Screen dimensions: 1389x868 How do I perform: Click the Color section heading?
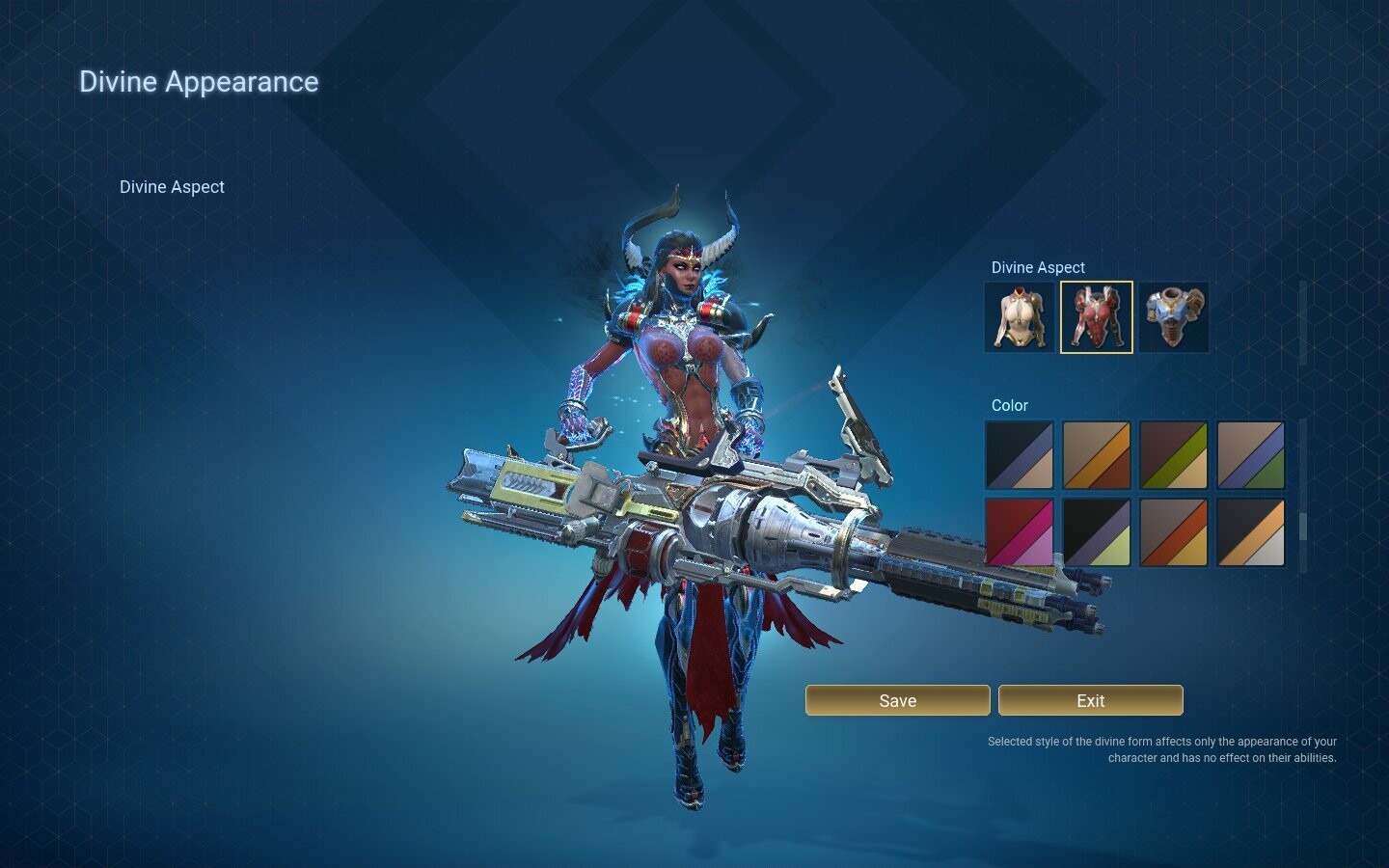[1009, 405]
